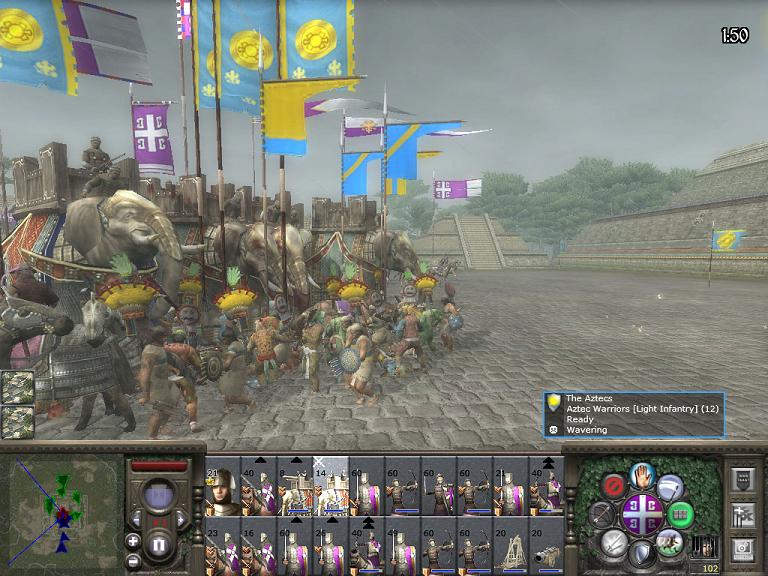The height and width of the screenshot is (576, 768).
Task: Zoom out the minimap with minus button
Action: click(133, 560)
